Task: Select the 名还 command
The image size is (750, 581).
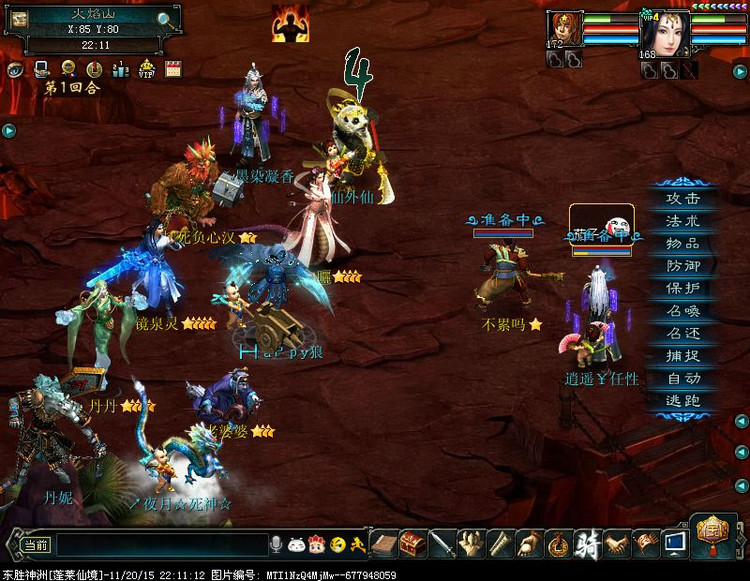Action: 684,333
